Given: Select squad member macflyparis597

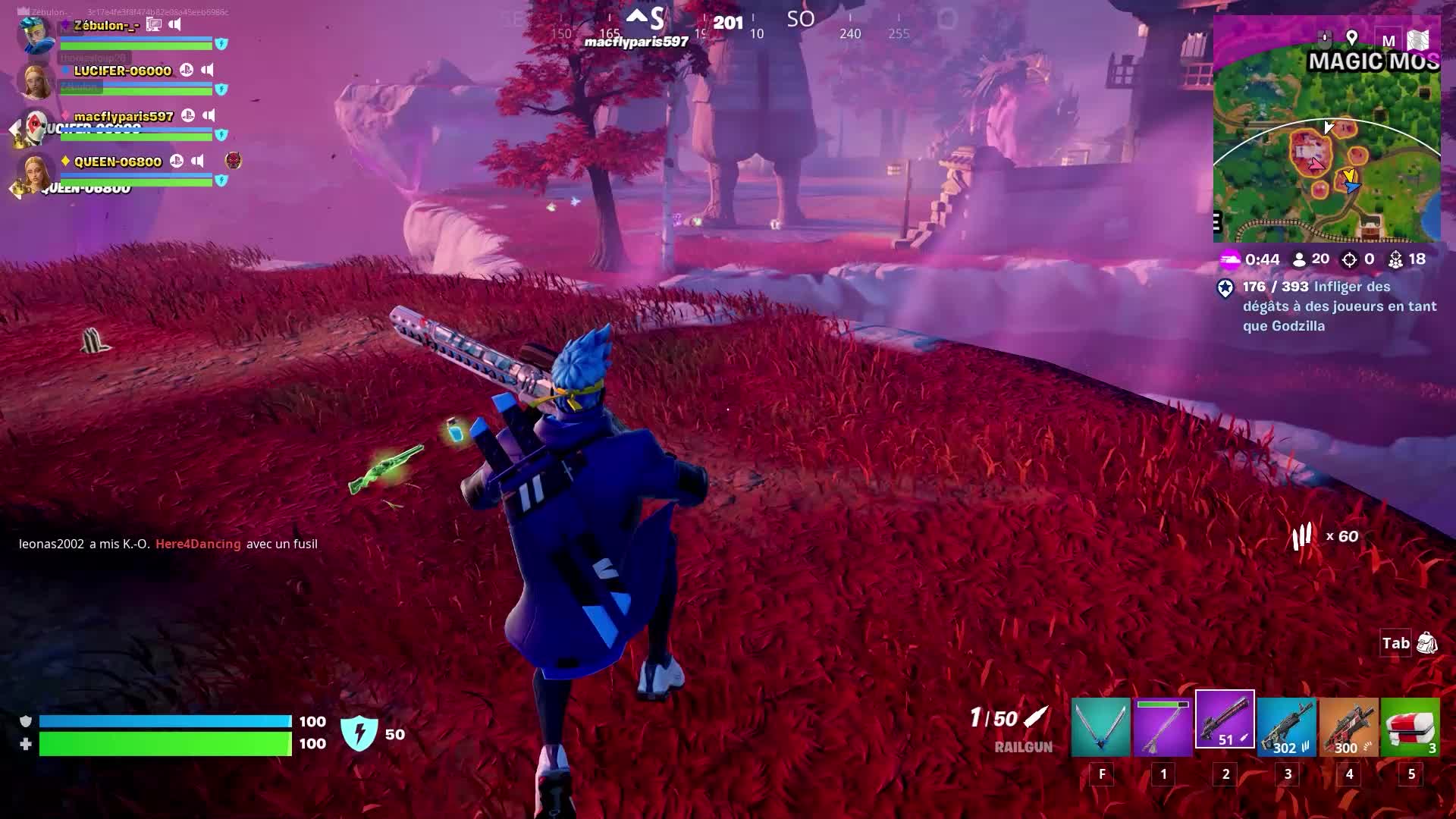Looking at the screenshot, I should pos(124,117).
